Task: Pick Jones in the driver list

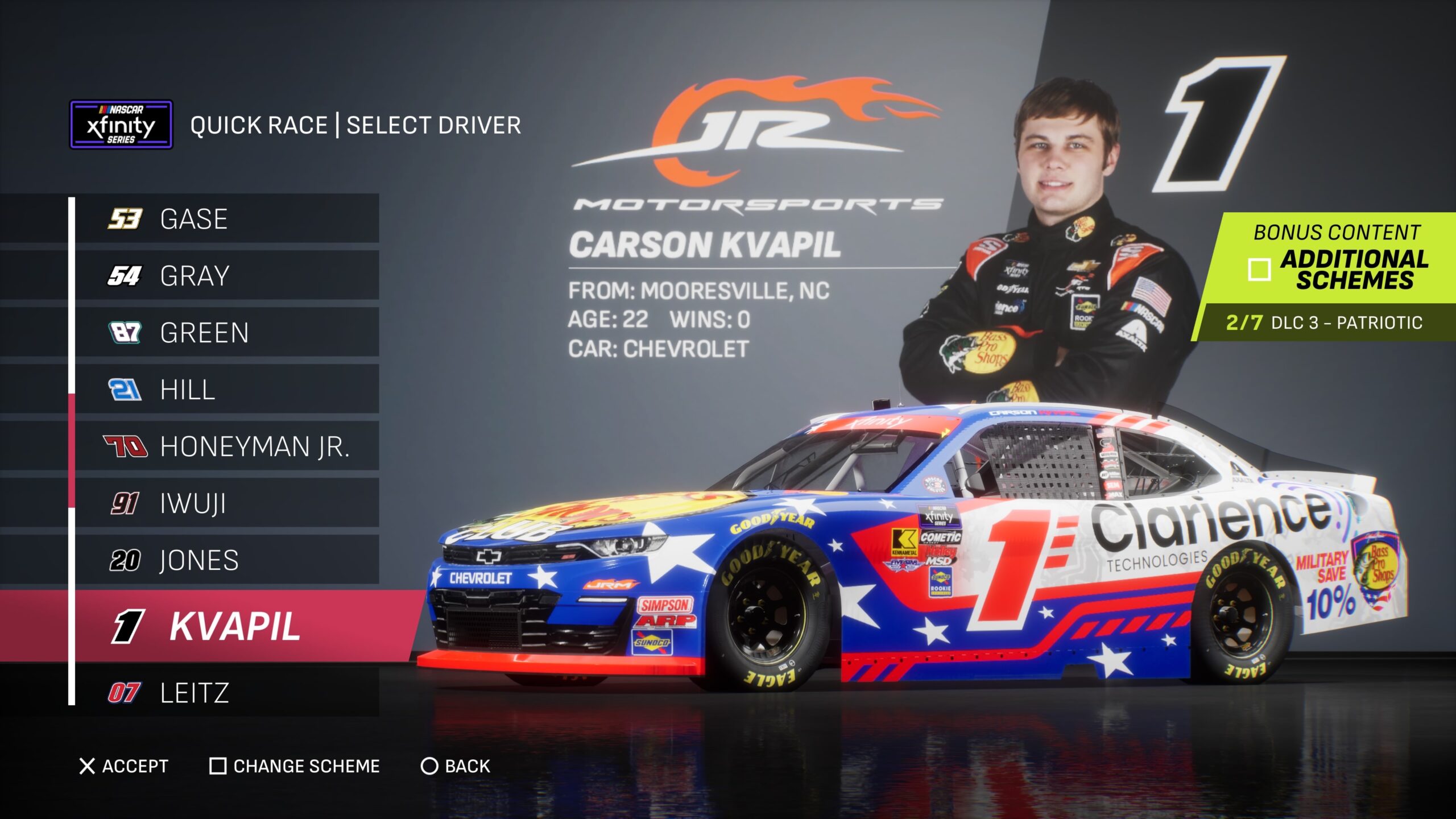Action: [x=226, y=560]
